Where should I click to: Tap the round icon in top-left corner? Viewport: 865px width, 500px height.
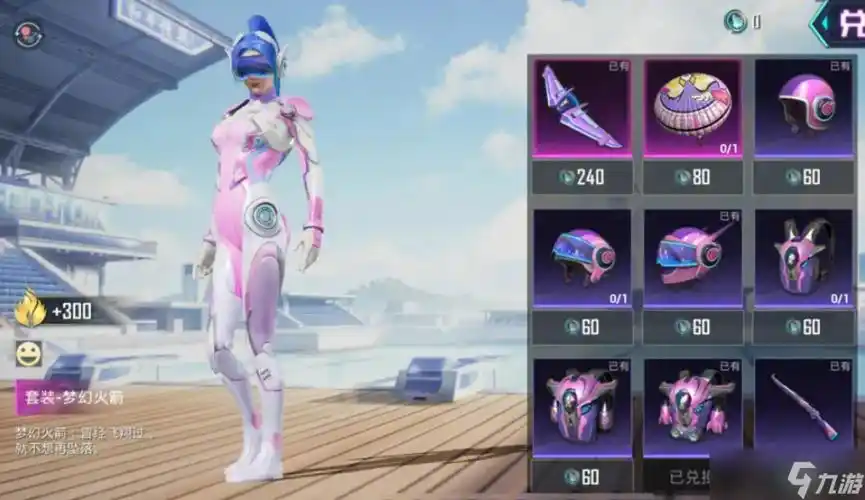point(22,34)
